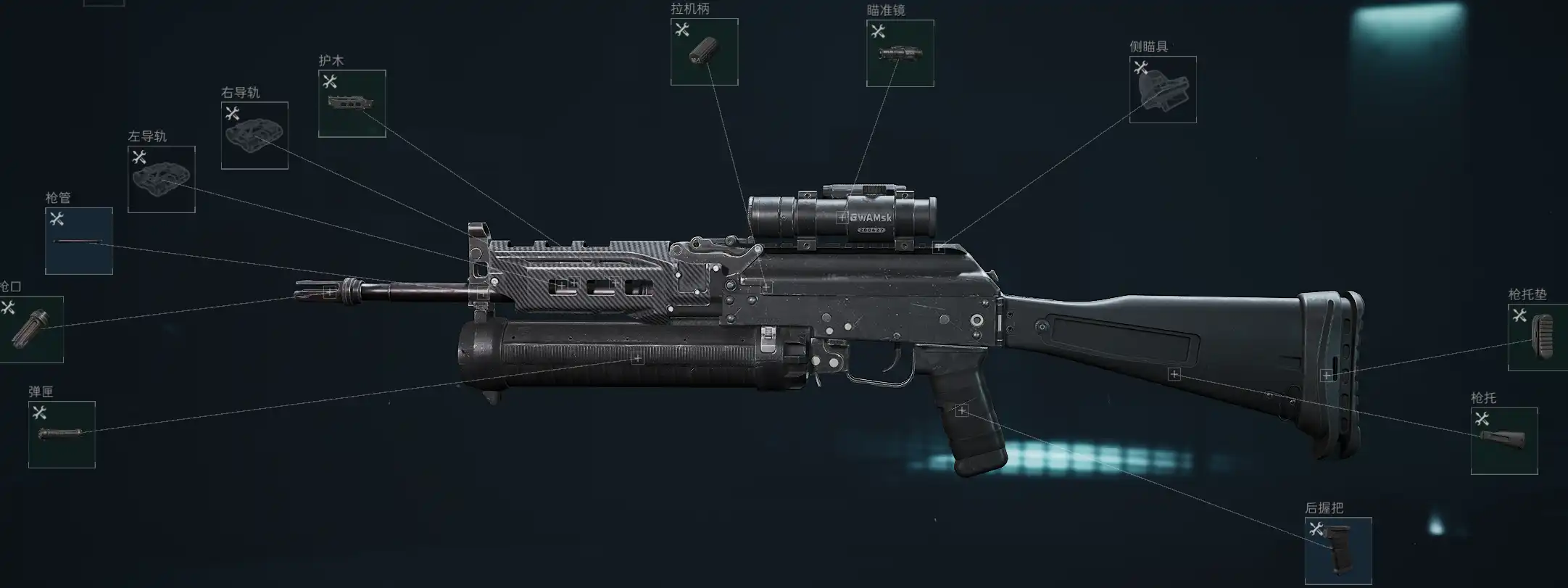The height and width of the screenshot is (588, 1568).
Task: Select the handguard (护木) attachment slot
Action: 352,104
